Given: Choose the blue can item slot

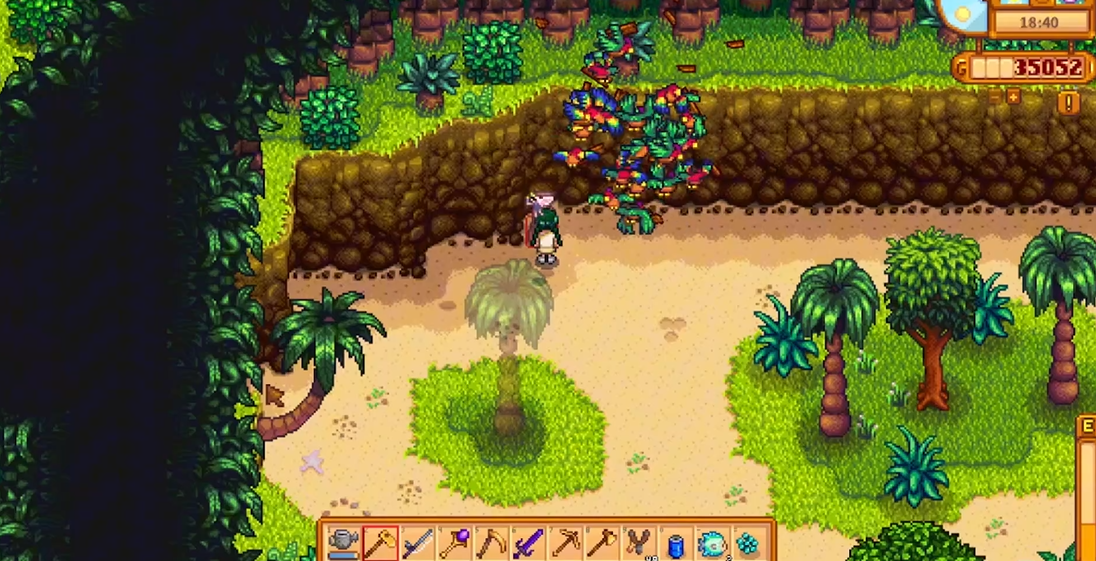Looking at the screenshot, I should pos(675,543).
